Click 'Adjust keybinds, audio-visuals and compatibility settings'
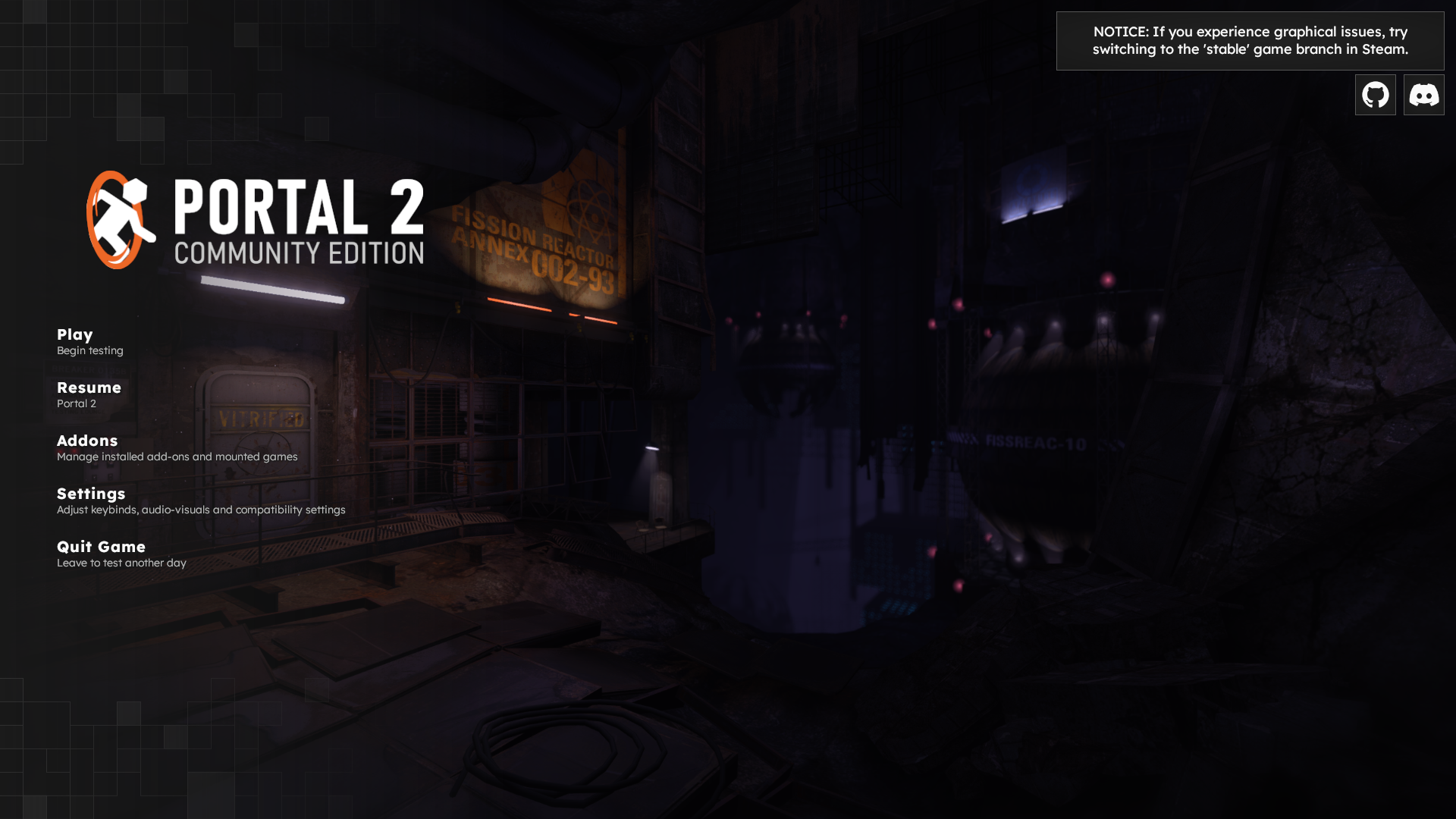Viewport: 1456px width, 819px height. click(201, 510)
